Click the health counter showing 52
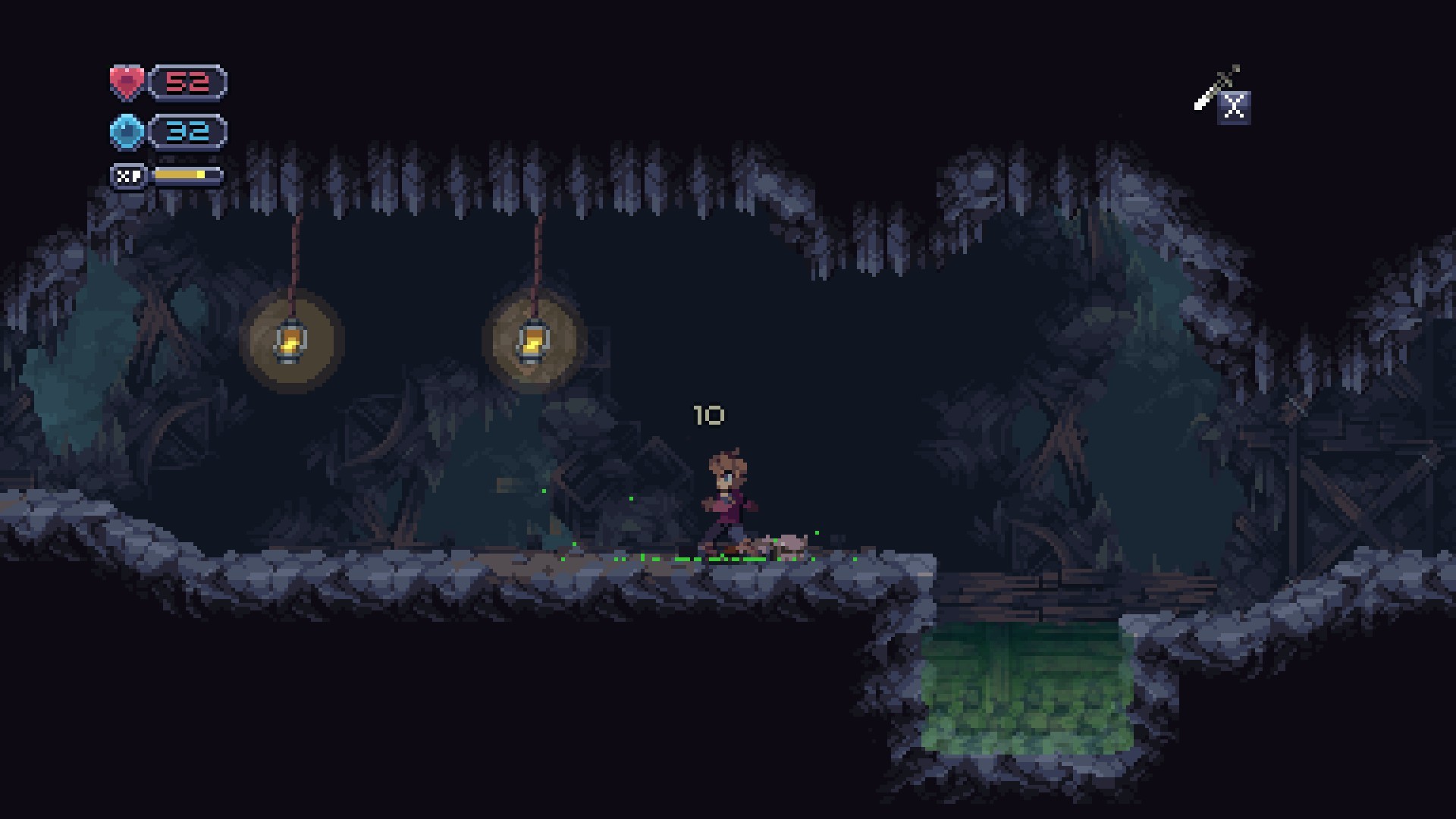This screenshot has height=819, width=1456. point(191,82)
